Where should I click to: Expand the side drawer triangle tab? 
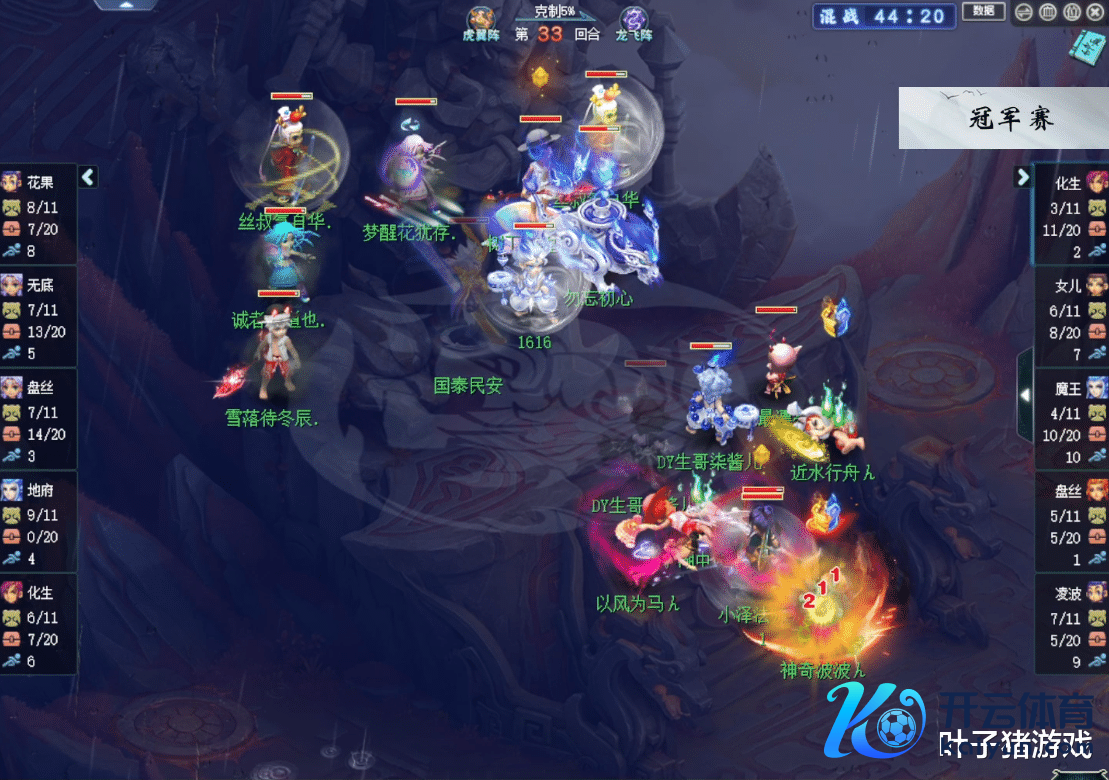coord(1024,395)
